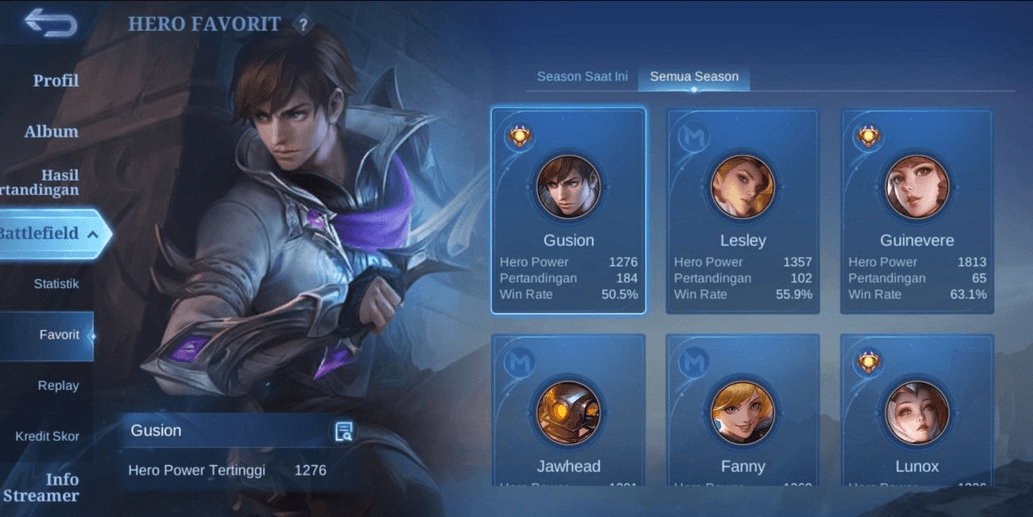The width and height of the screenshot is (1033, 517).
Task: Select the Gusion hero card
Action: click(568, 211)
